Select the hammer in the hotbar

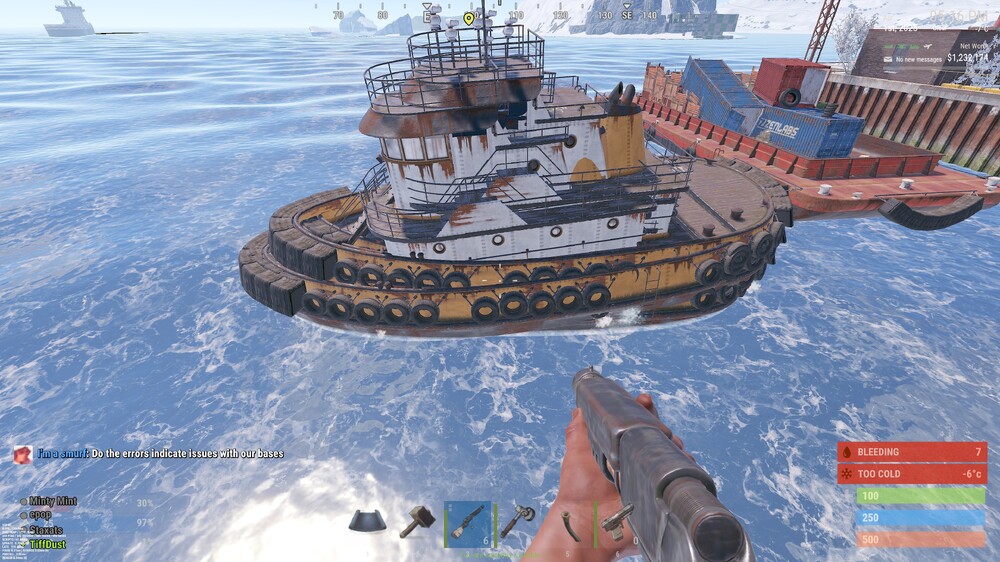point(415,522)
